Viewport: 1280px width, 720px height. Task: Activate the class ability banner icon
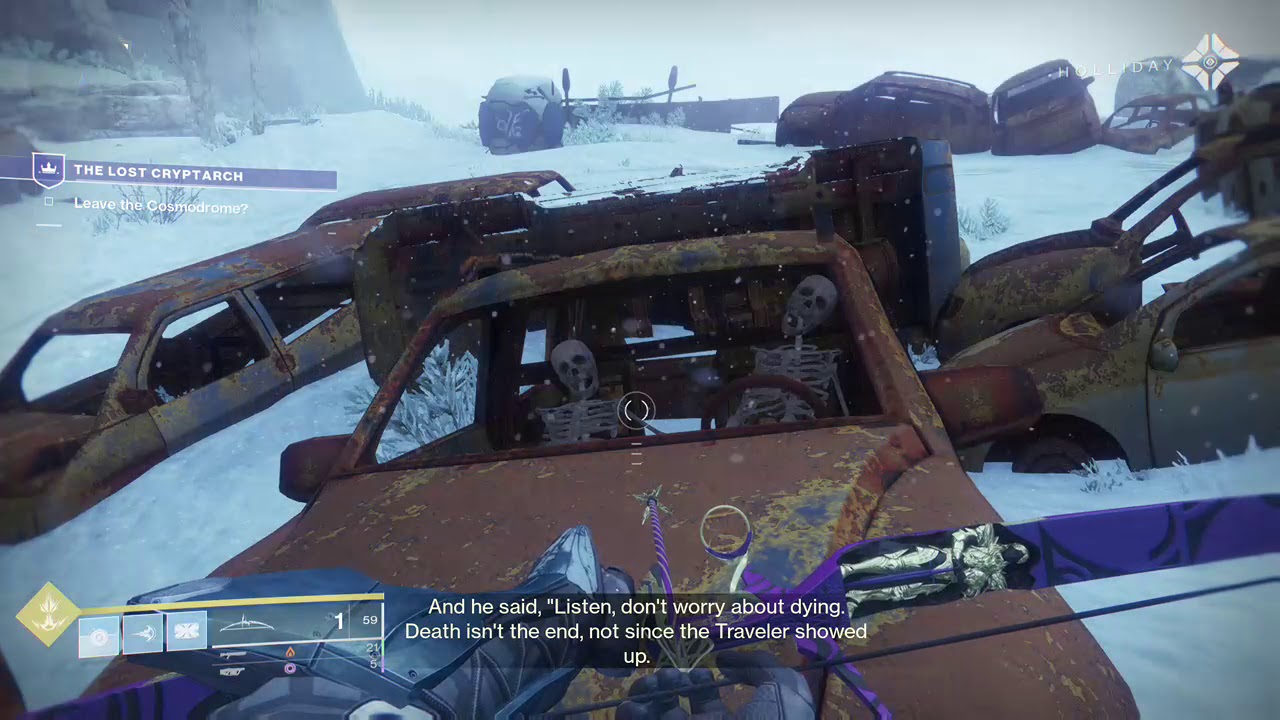tap(187, 633)
